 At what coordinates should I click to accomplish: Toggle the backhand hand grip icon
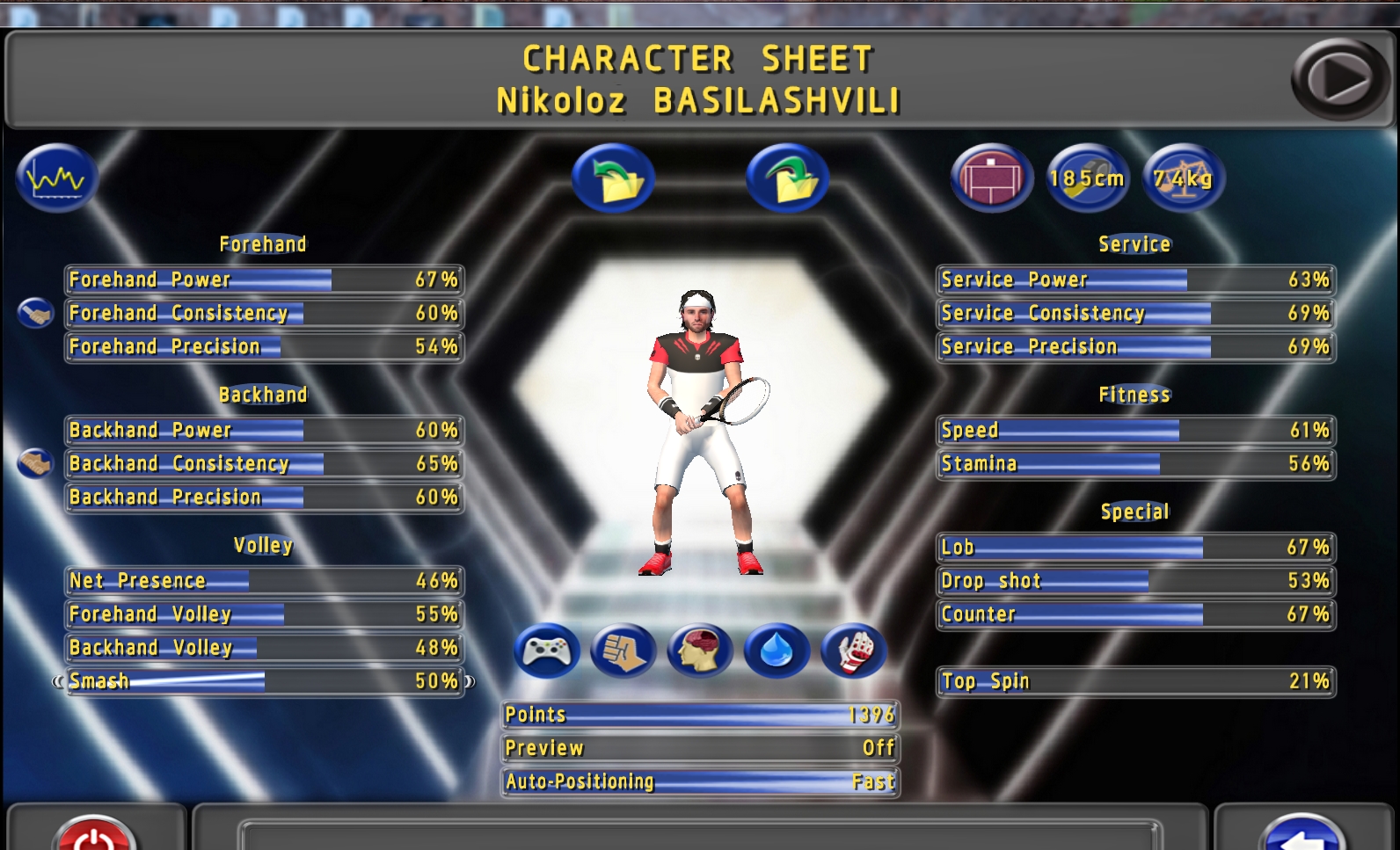[35, 463]
